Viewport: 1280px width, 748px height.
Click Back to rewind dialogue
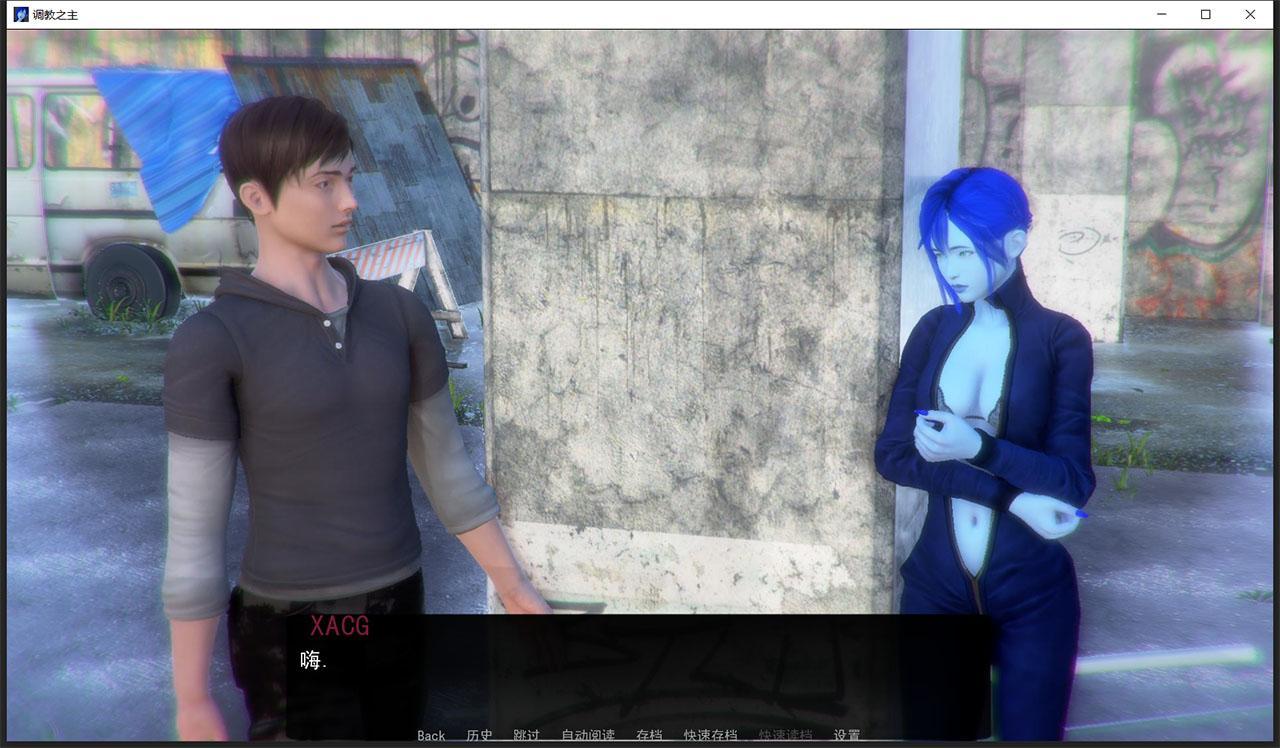coord(430,735)
